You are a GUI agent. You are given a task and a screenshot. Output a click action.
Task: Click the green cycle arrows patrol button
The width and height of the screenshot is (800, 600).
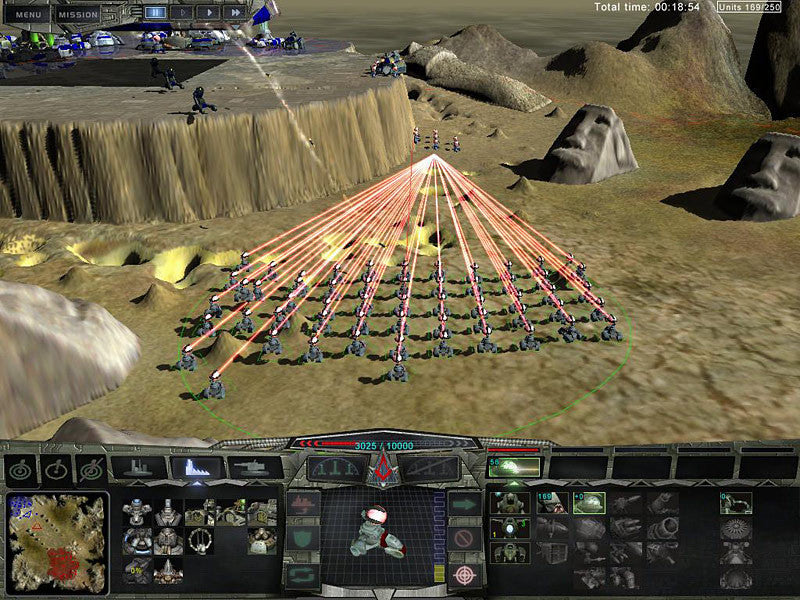click(303, 574)
